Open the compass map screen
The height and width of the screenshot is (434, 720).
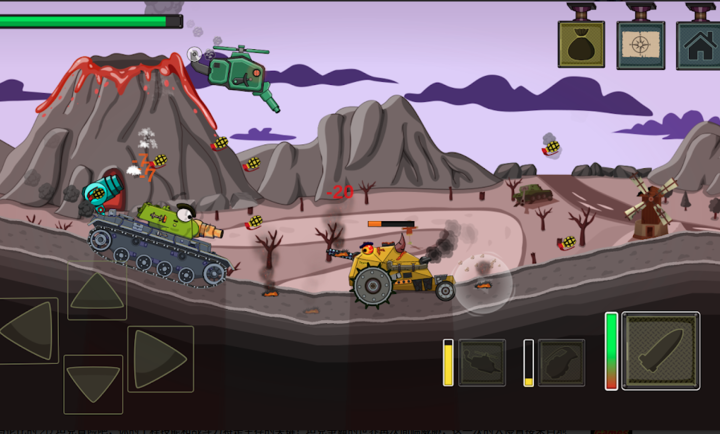(x=640, y=44)
